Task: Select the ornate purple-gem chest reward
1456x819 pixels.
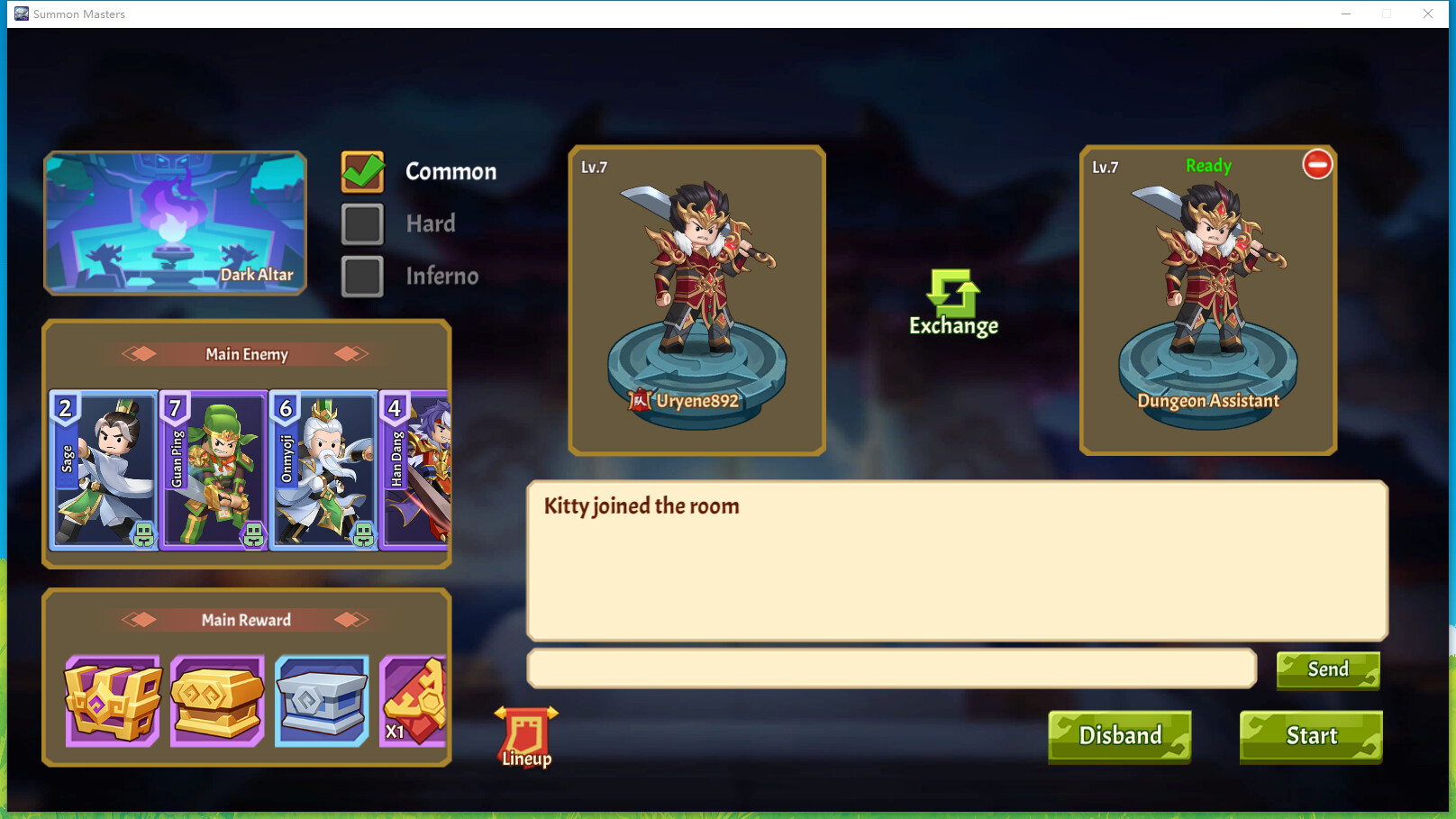Action: pos(110,700)
